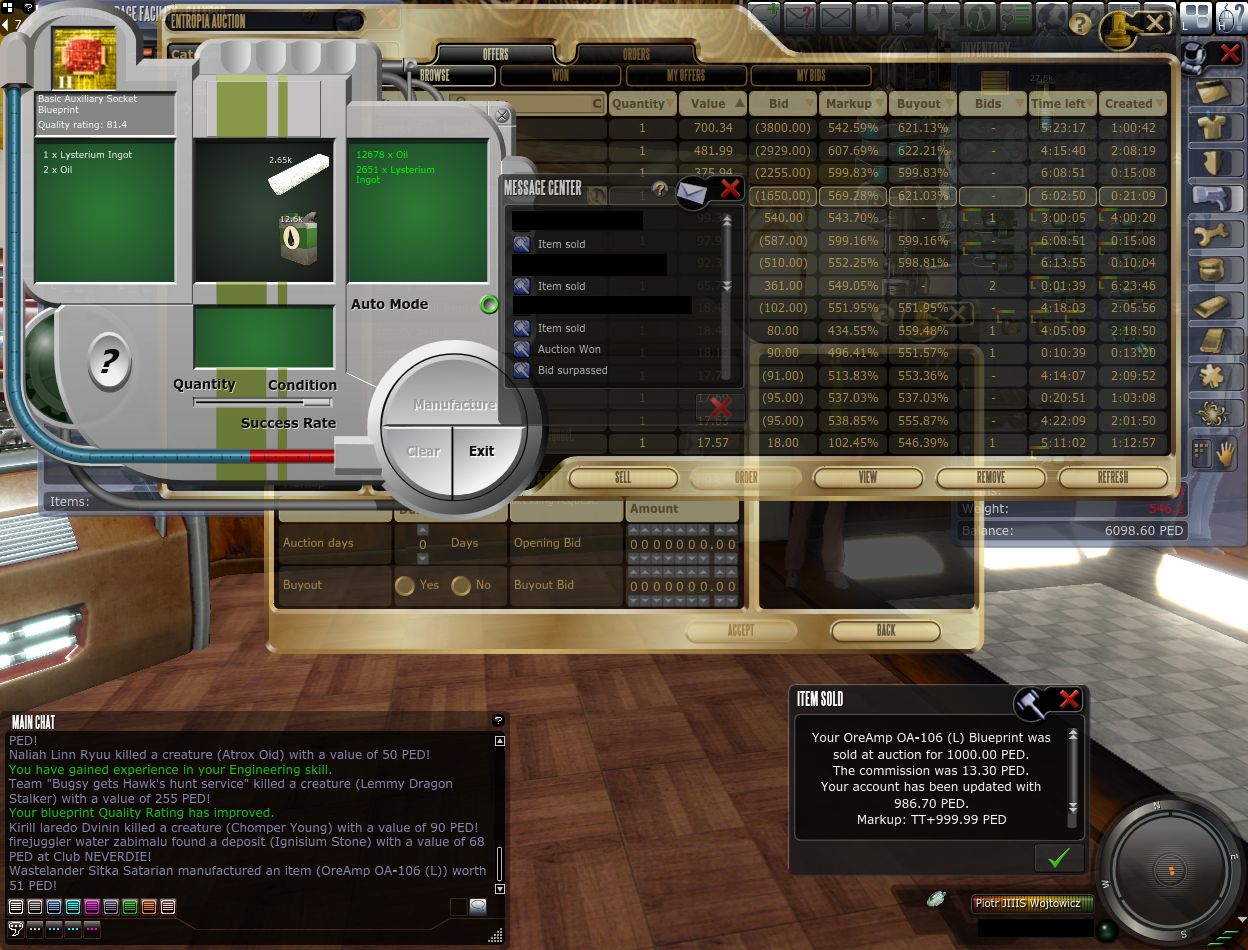
Task: Select the My Bids tab
Action: tap(810, 75)
